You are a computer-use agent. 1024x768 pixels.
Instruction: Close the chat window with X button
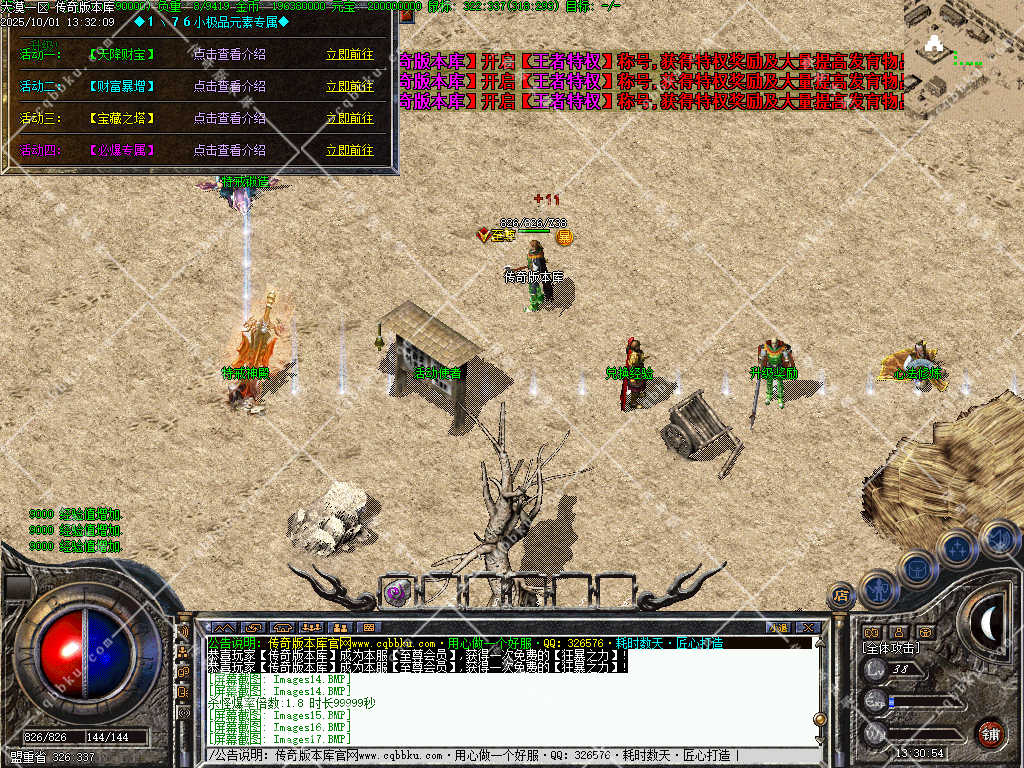coord(809,627)
